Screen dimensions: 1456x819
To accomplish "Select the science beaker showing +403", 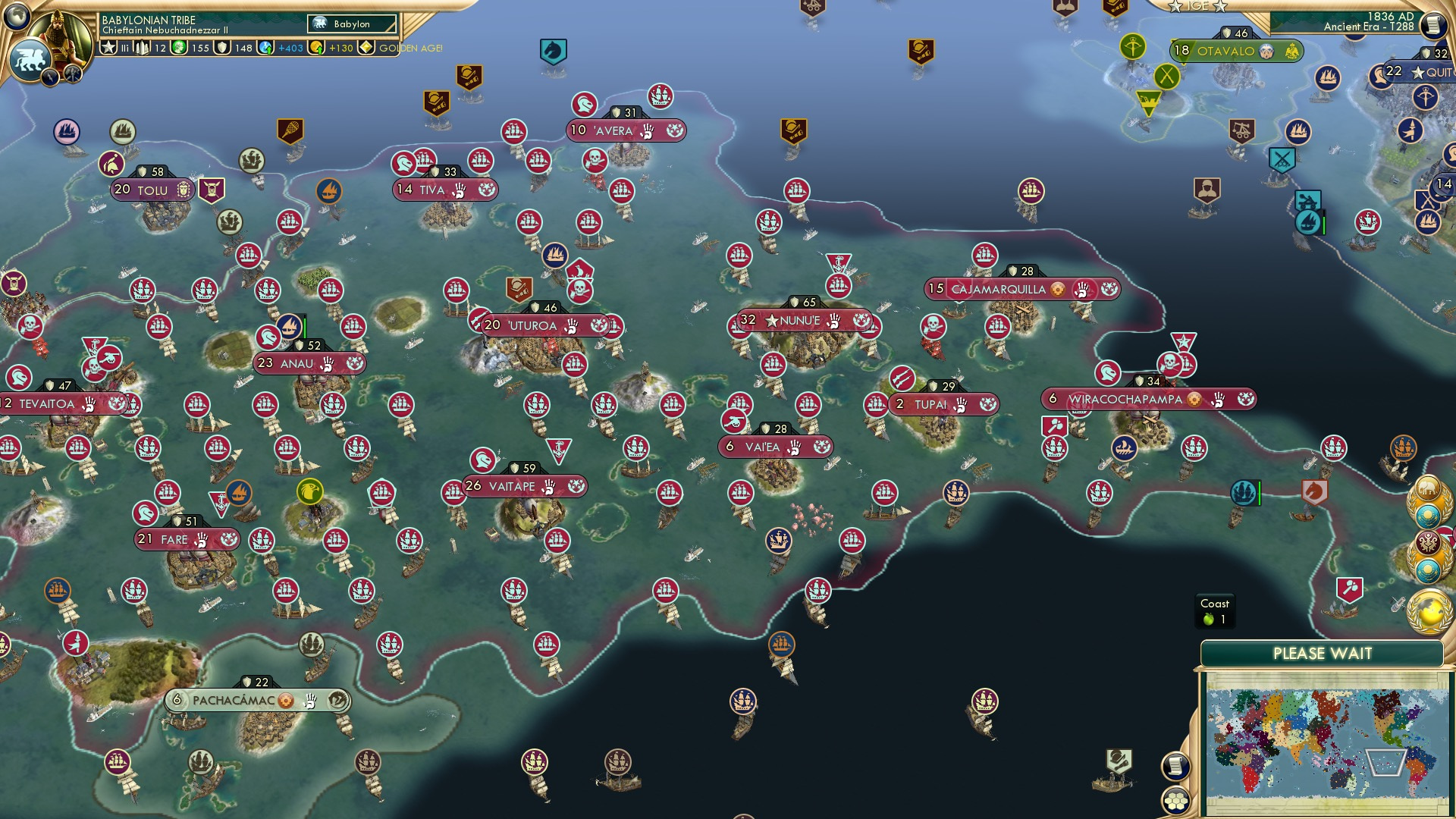I will click(x=264, y=49).
